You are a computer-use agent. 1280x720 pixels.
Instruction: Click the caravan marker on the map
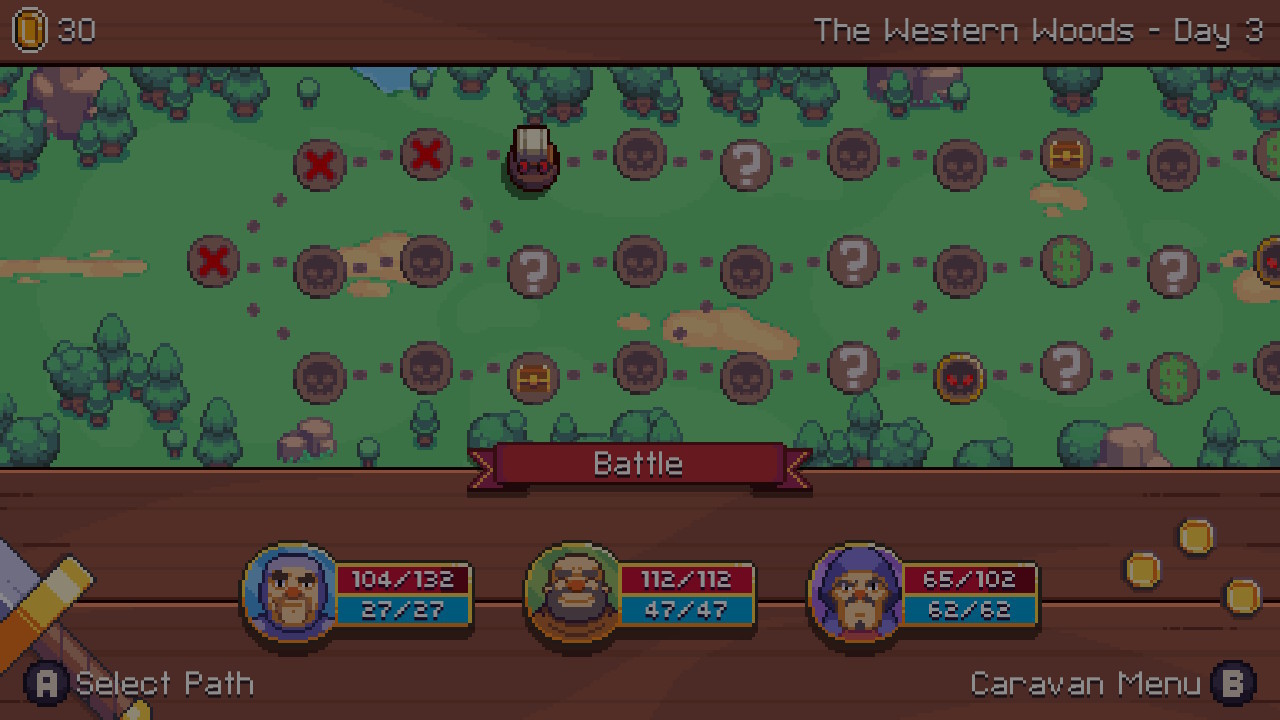tap(532, 160)
